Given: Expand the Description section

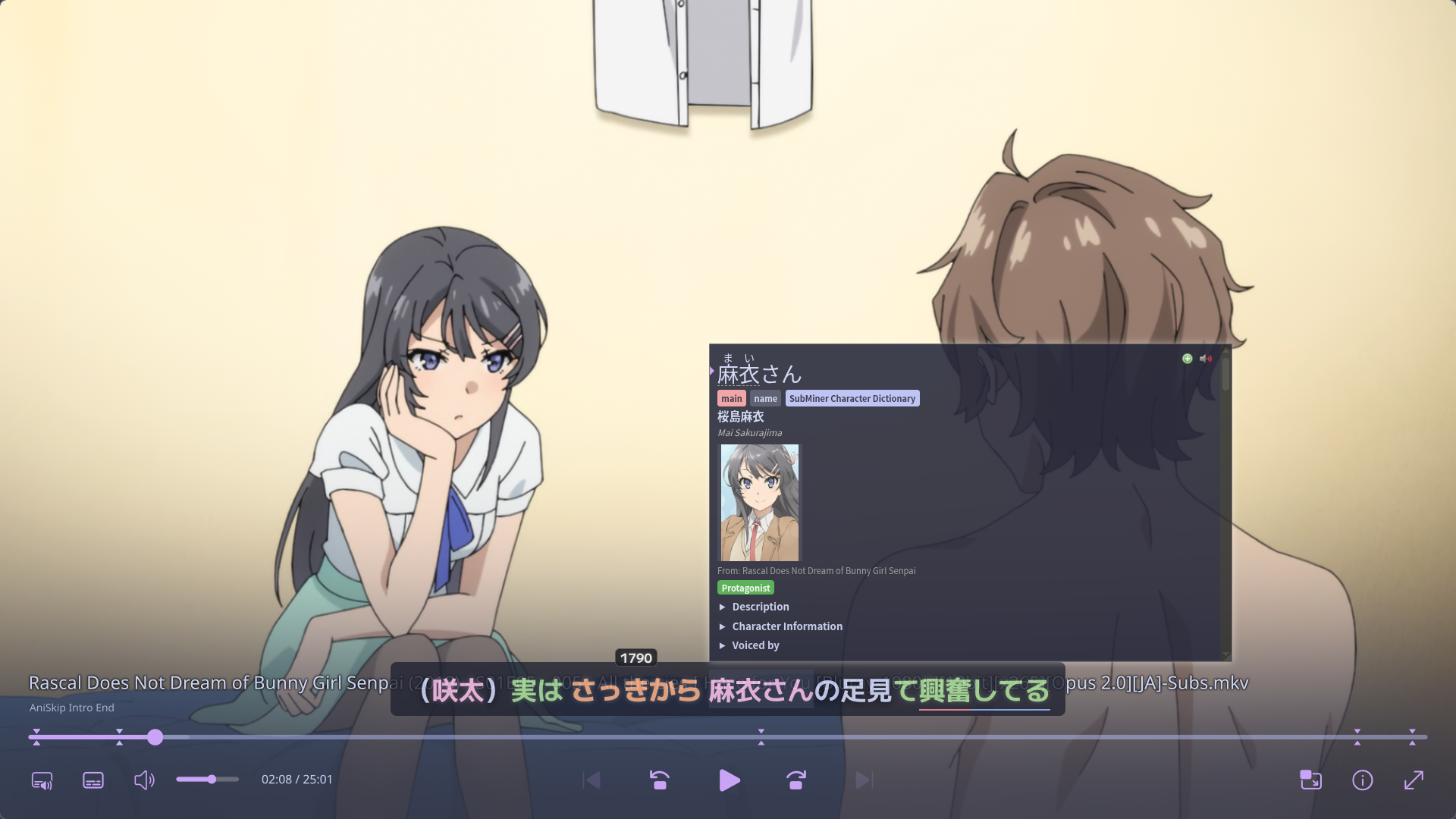Looking at the screenshot, I should [760, 607].
